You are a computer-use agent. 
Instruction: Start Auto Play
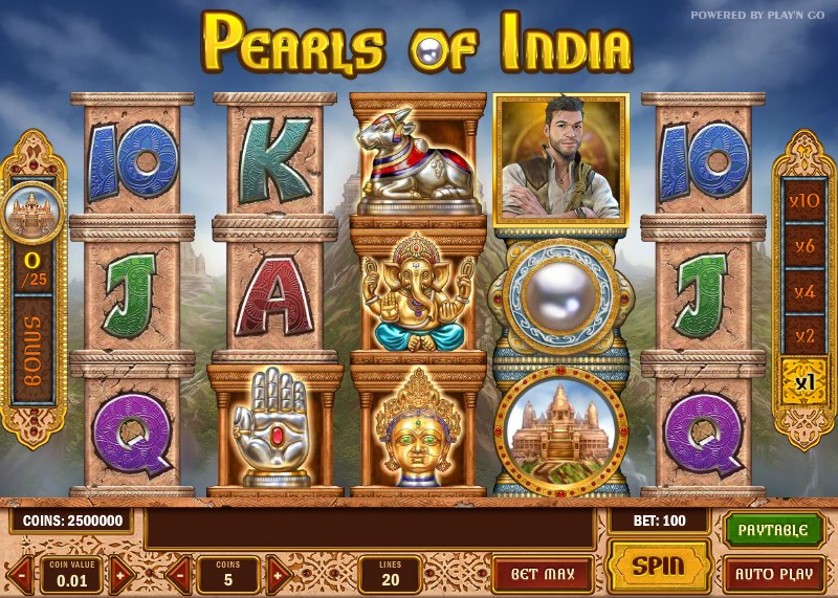click(773, 574)
